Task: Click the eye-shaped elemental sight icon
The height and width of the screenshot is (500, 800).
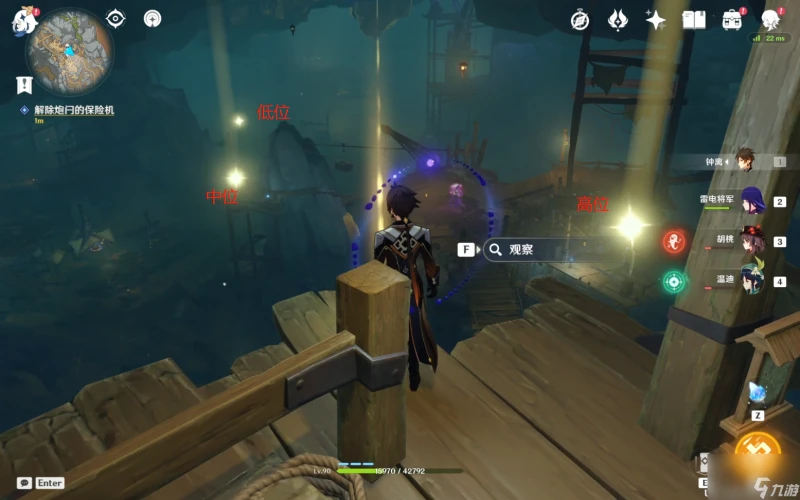Action: pyautogui.click(x=116, y=18)
